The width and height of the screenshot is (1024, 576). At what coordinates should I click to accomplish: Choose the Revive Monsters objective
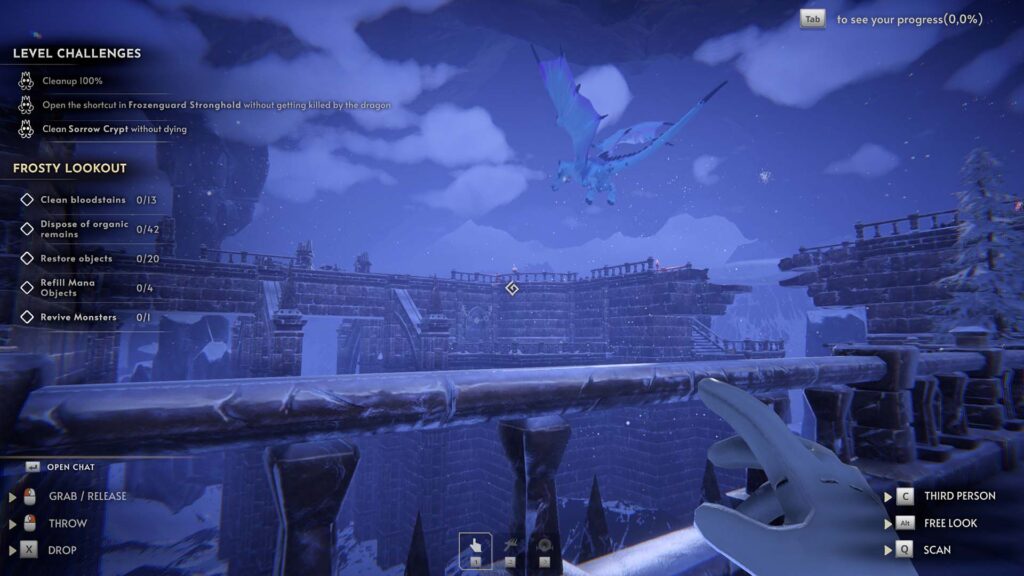tap(78, 317)
